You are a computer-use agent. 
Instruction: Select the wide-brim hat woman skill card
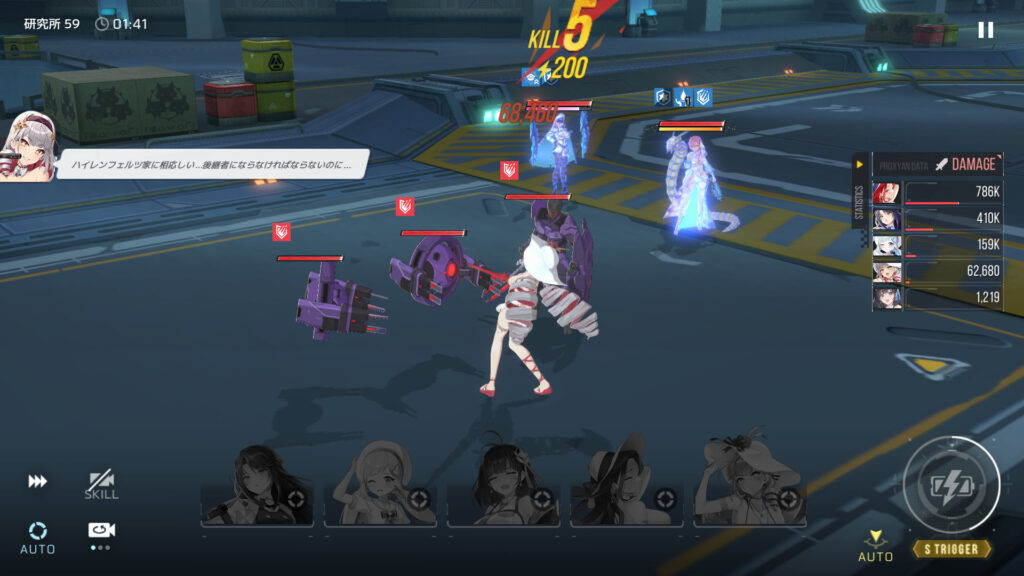[x=627, y=486]
